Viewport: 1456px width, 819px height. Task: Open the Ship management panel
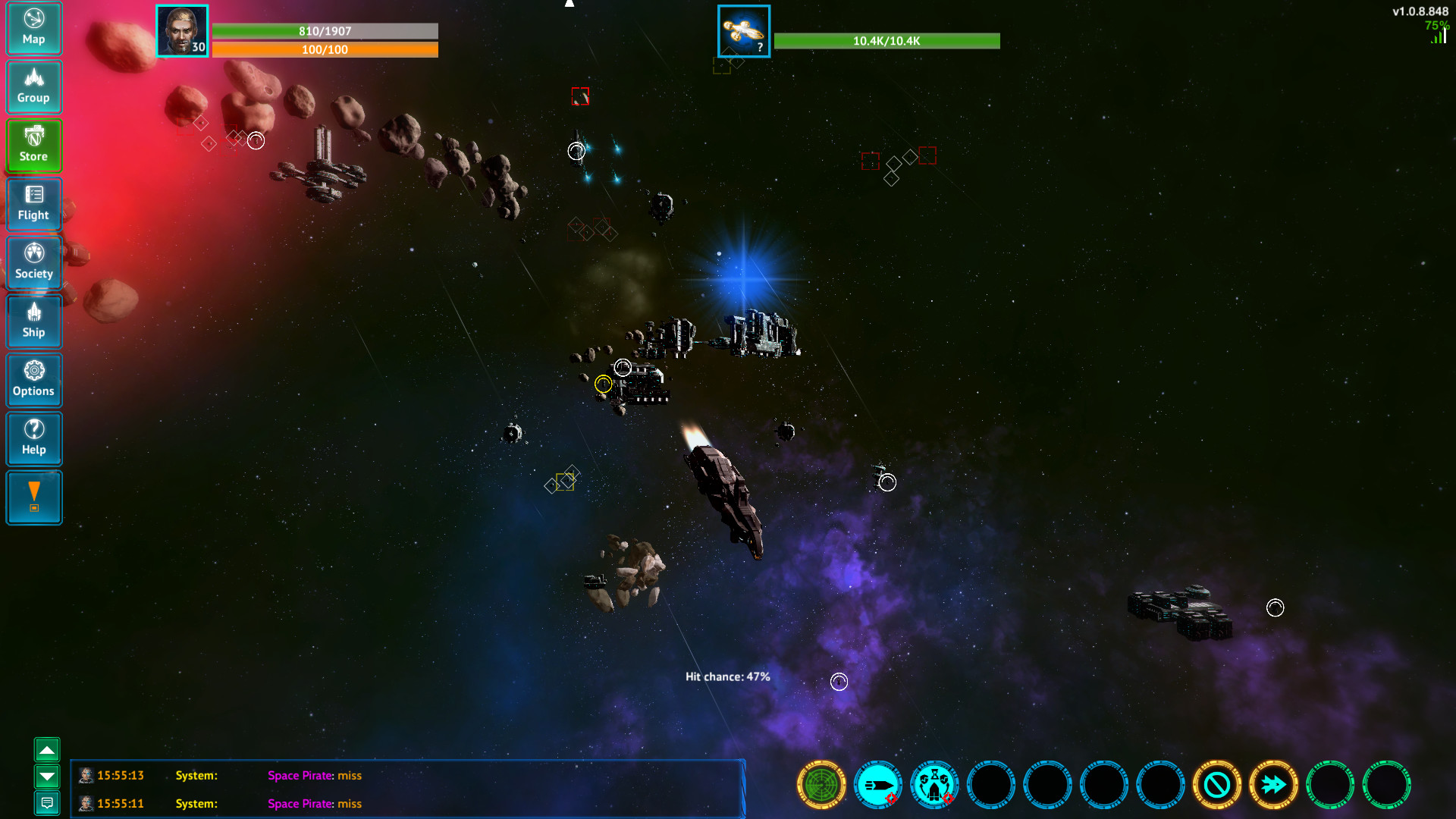[x=34, y=321]
